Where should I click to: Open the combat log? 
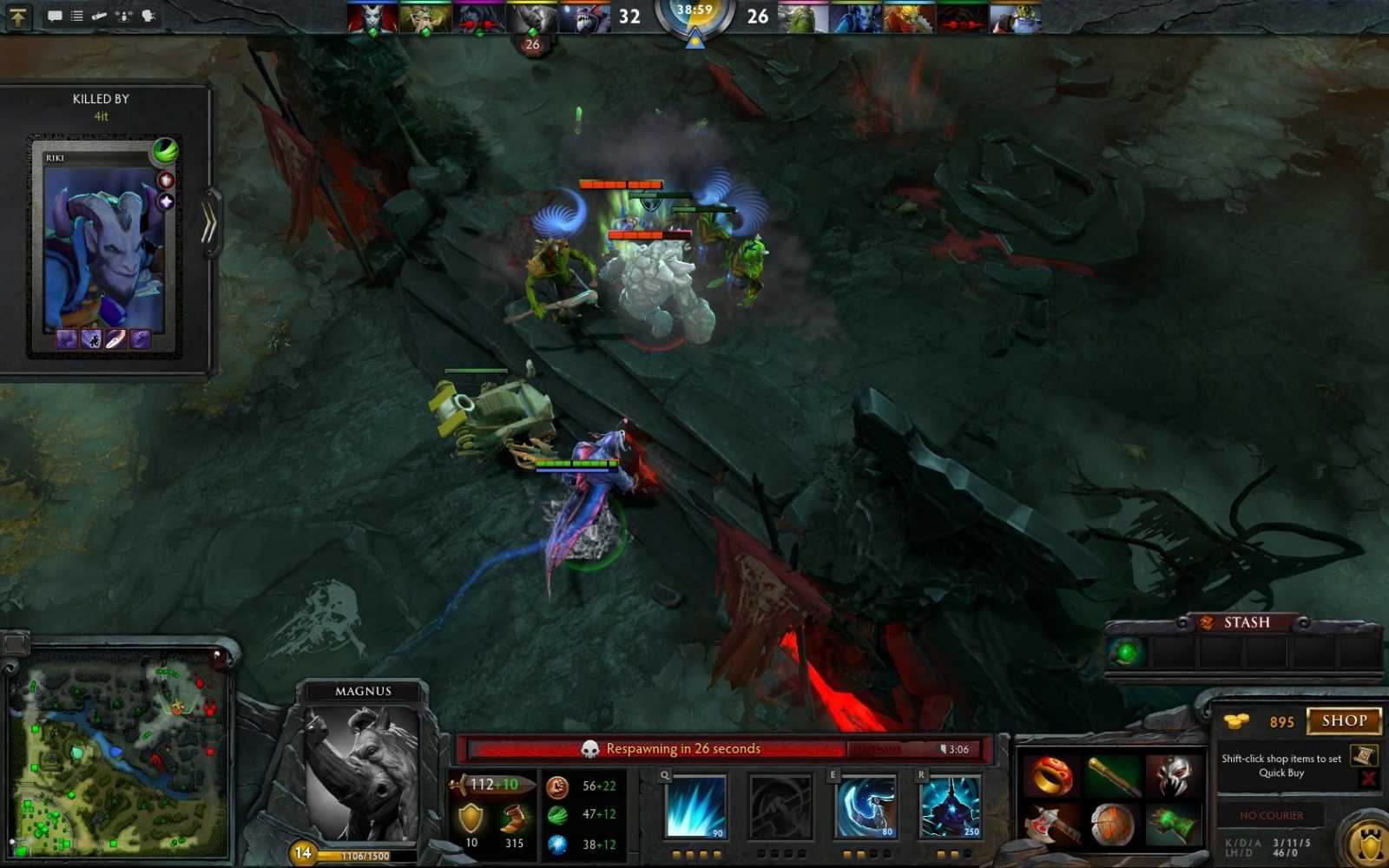point(76,15)
